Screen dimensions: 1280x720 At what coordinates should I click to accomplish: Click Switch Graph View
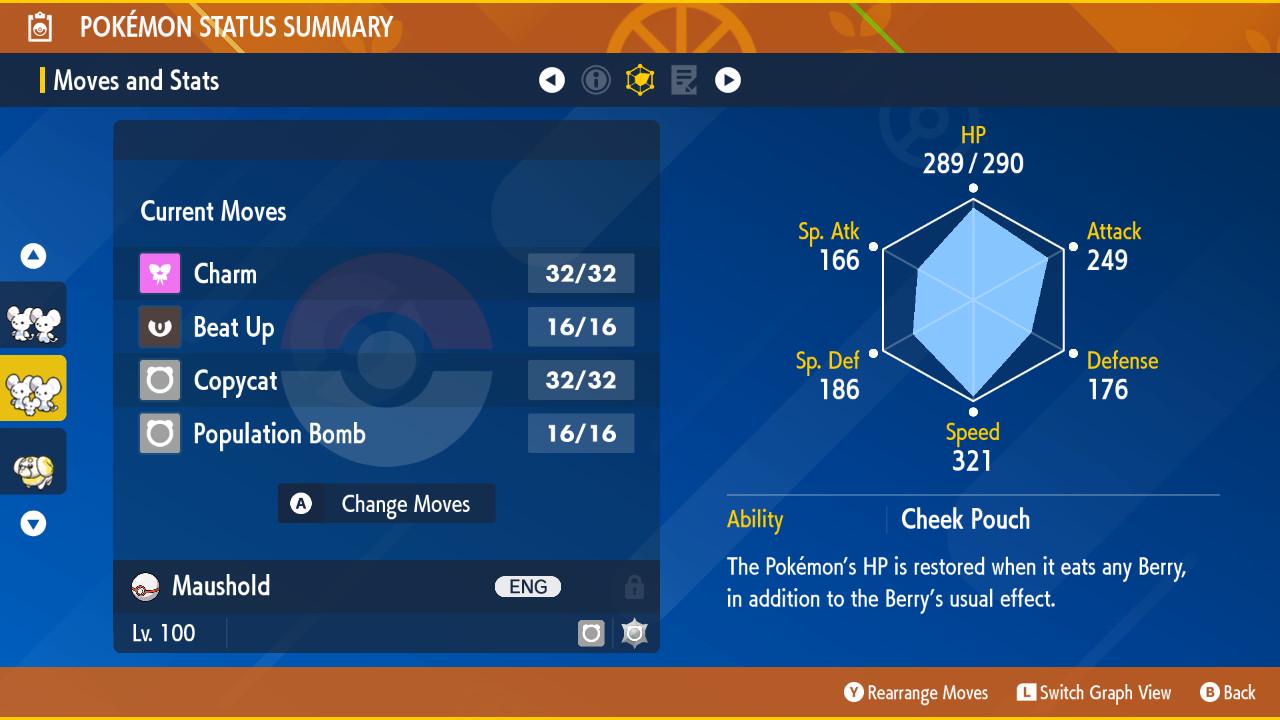click(1094, 692)
